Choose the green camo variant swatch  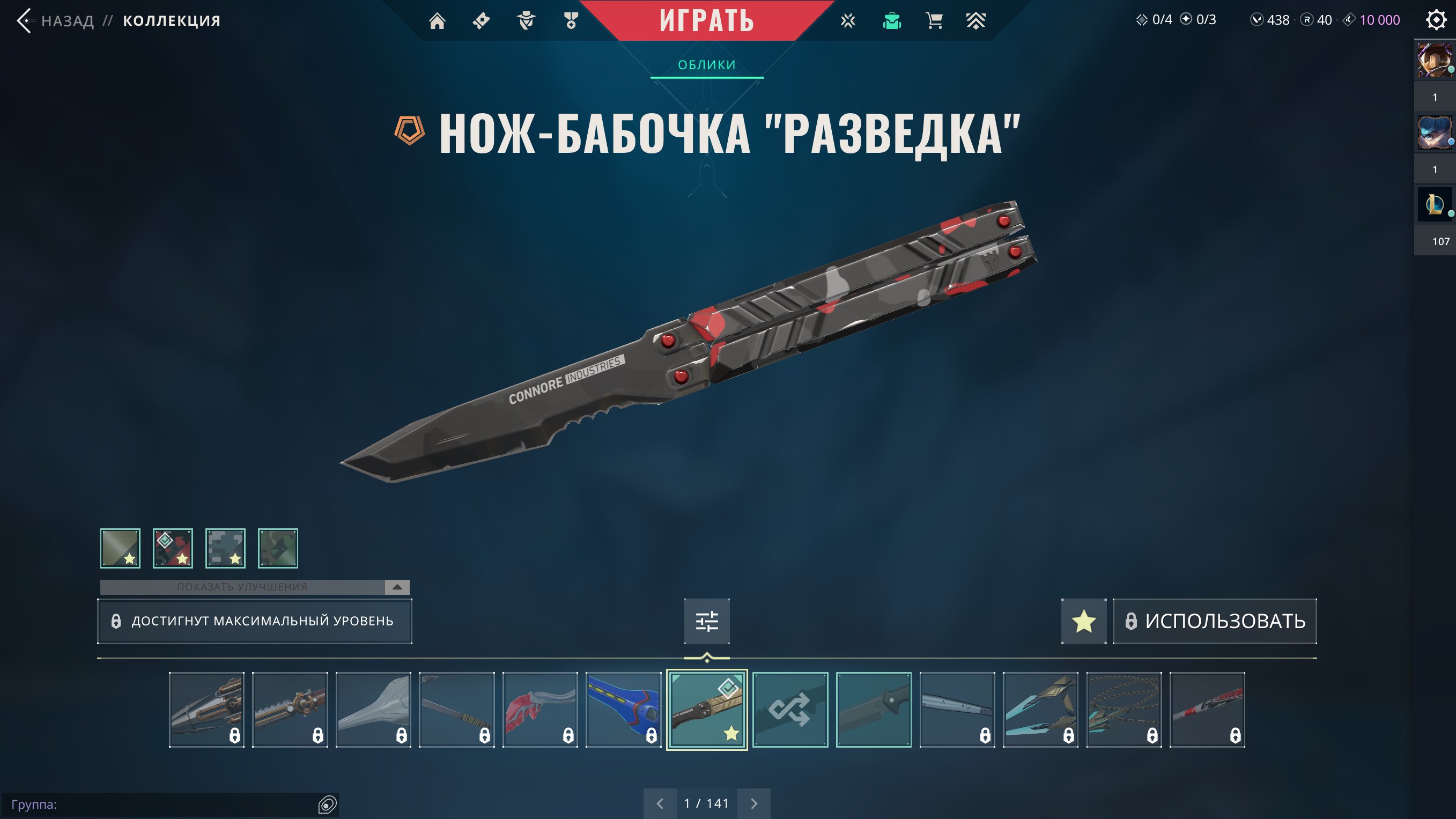[x=277, y=548]
